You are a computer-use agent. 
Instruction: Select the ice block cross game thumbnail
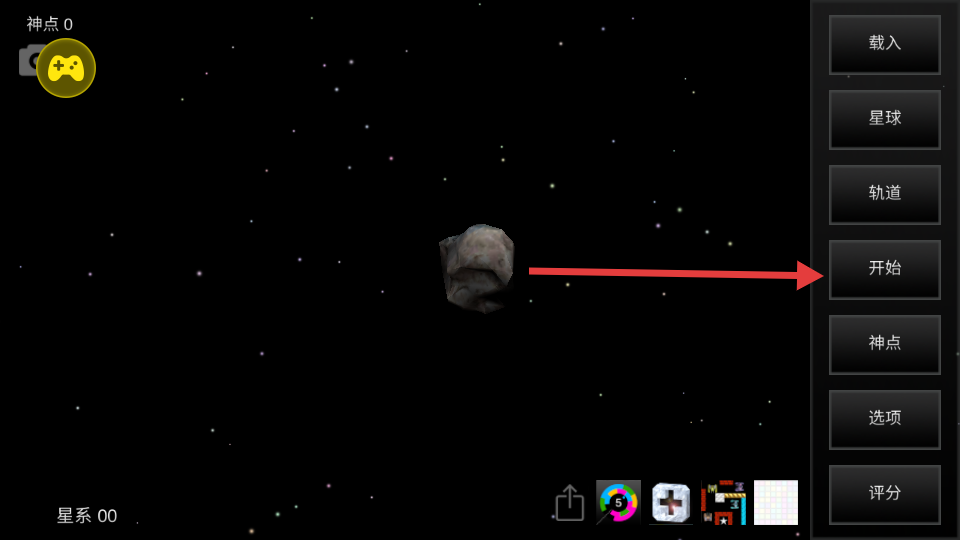(671, 502)
